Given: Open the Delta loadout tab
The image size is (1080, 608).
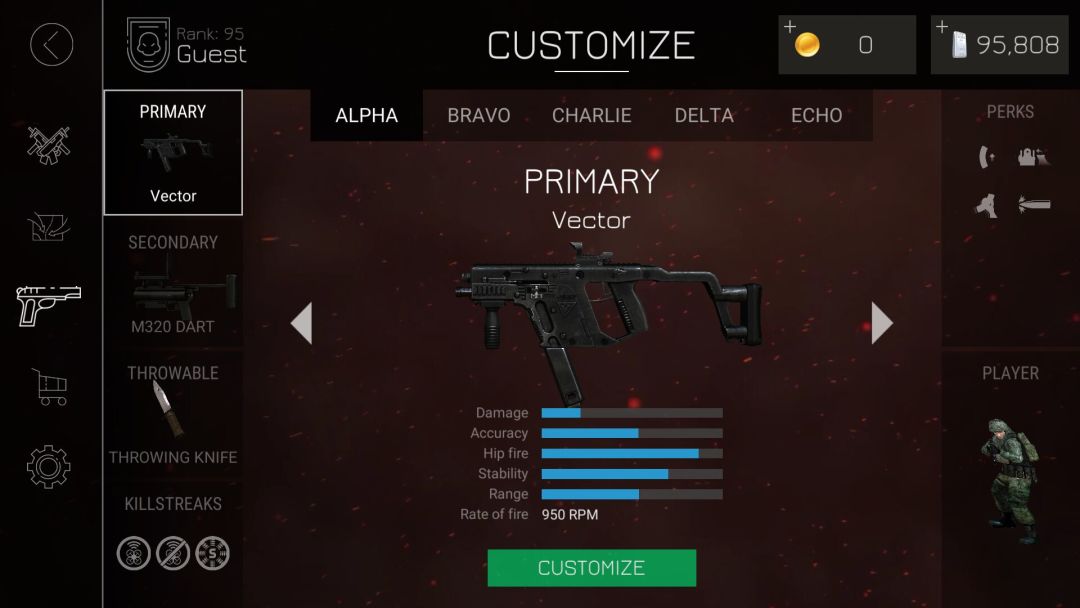Looking at the screenshot, I should pos(704,115).
